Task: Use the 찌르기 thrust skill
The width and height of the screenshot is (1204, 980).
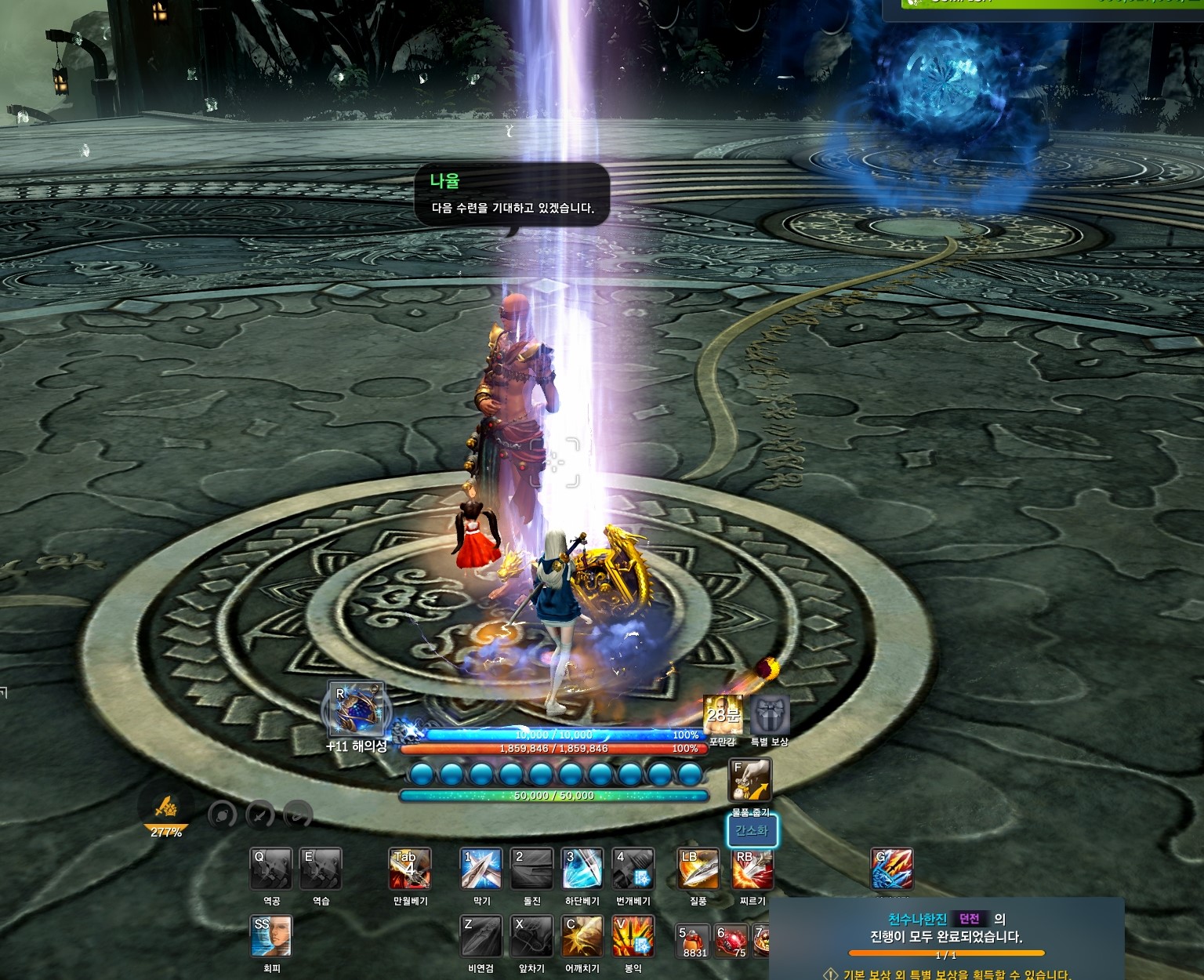Action: 752,869
